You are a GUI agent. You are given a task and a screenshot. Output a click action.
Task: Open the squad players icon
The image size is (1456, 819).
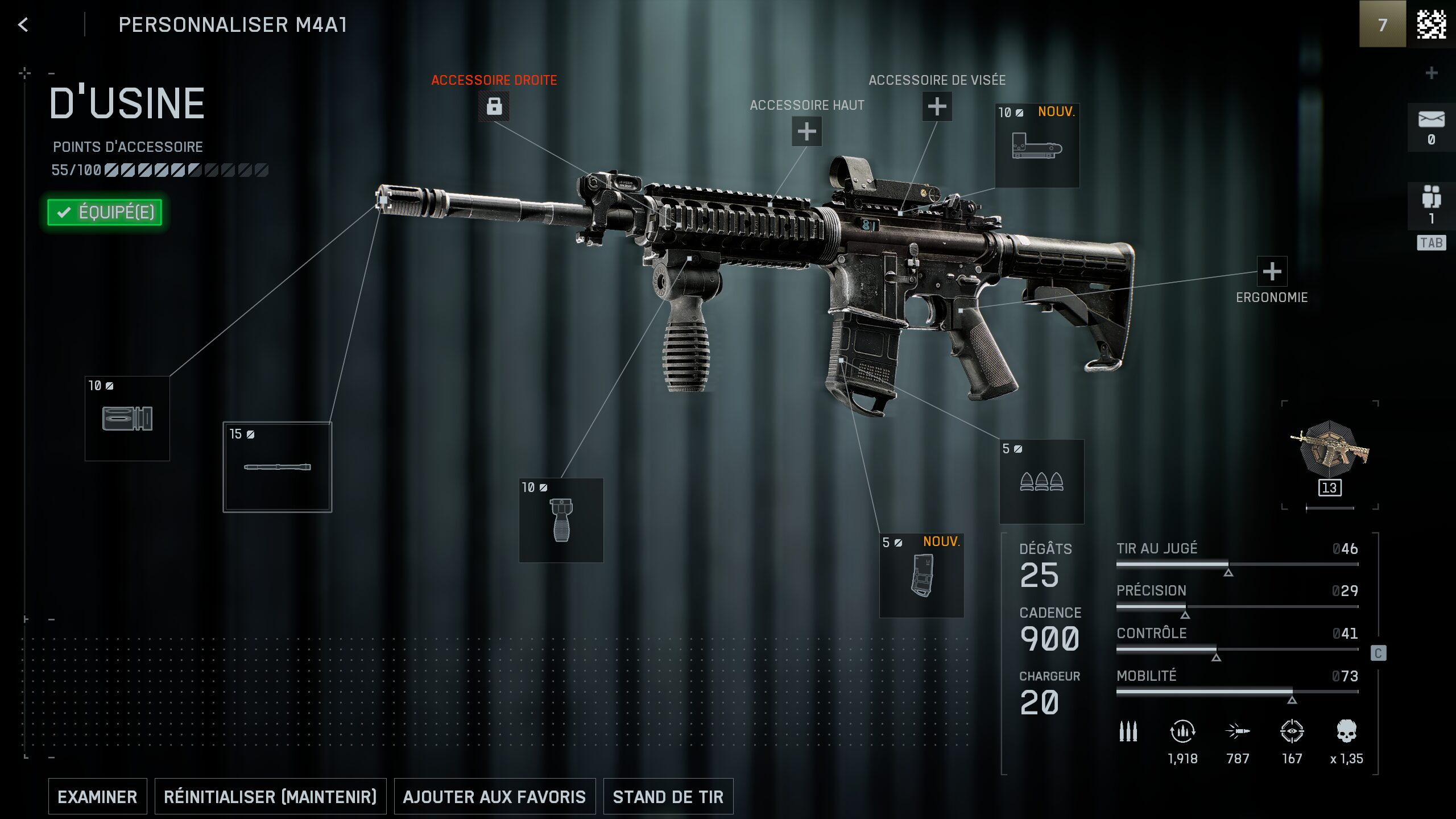pyautogui.click(x=1431, y=198)
